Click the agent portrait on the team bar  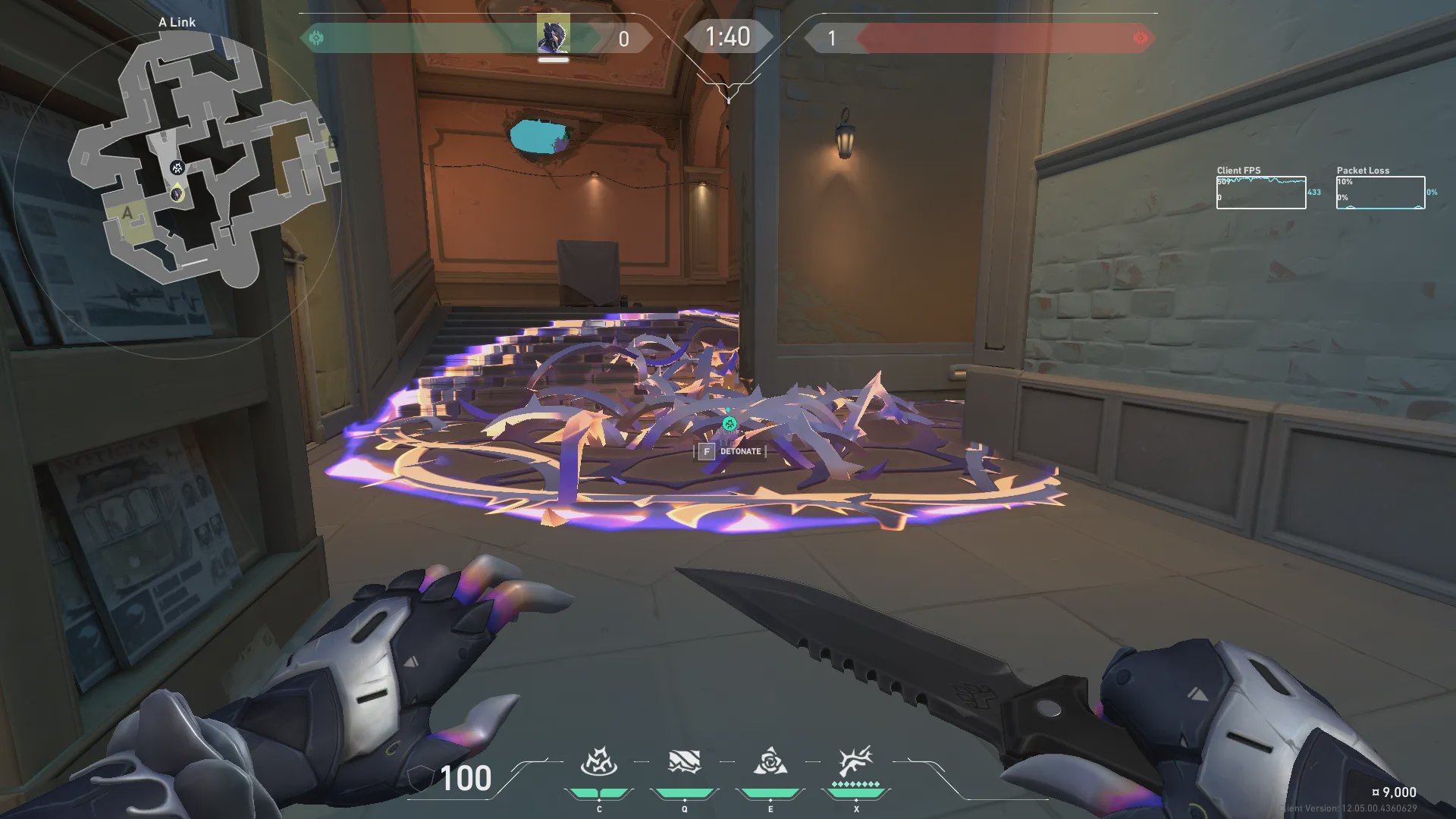point(554,36)
